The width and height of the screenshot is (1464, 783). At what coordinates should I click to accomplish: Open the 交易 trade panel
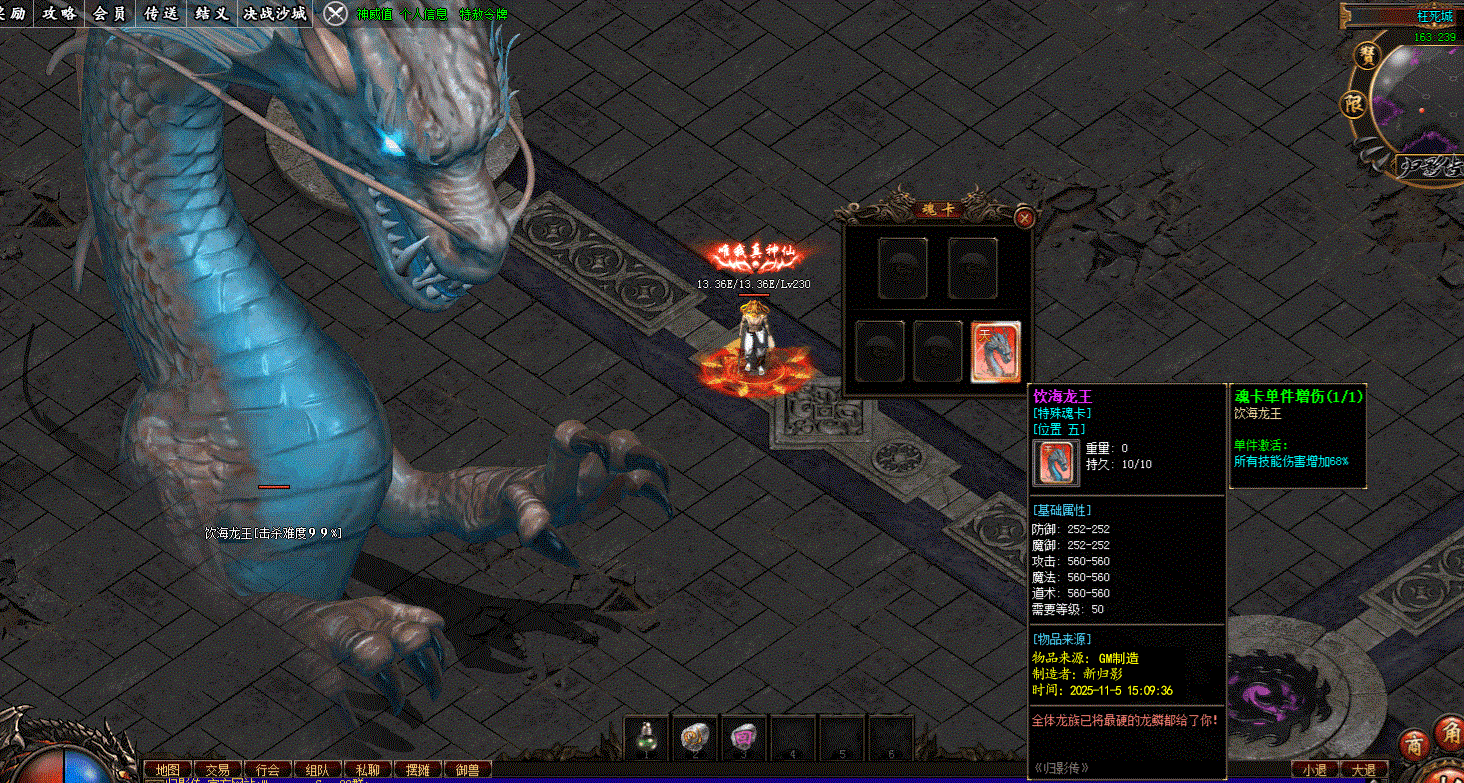click(218, 770)
